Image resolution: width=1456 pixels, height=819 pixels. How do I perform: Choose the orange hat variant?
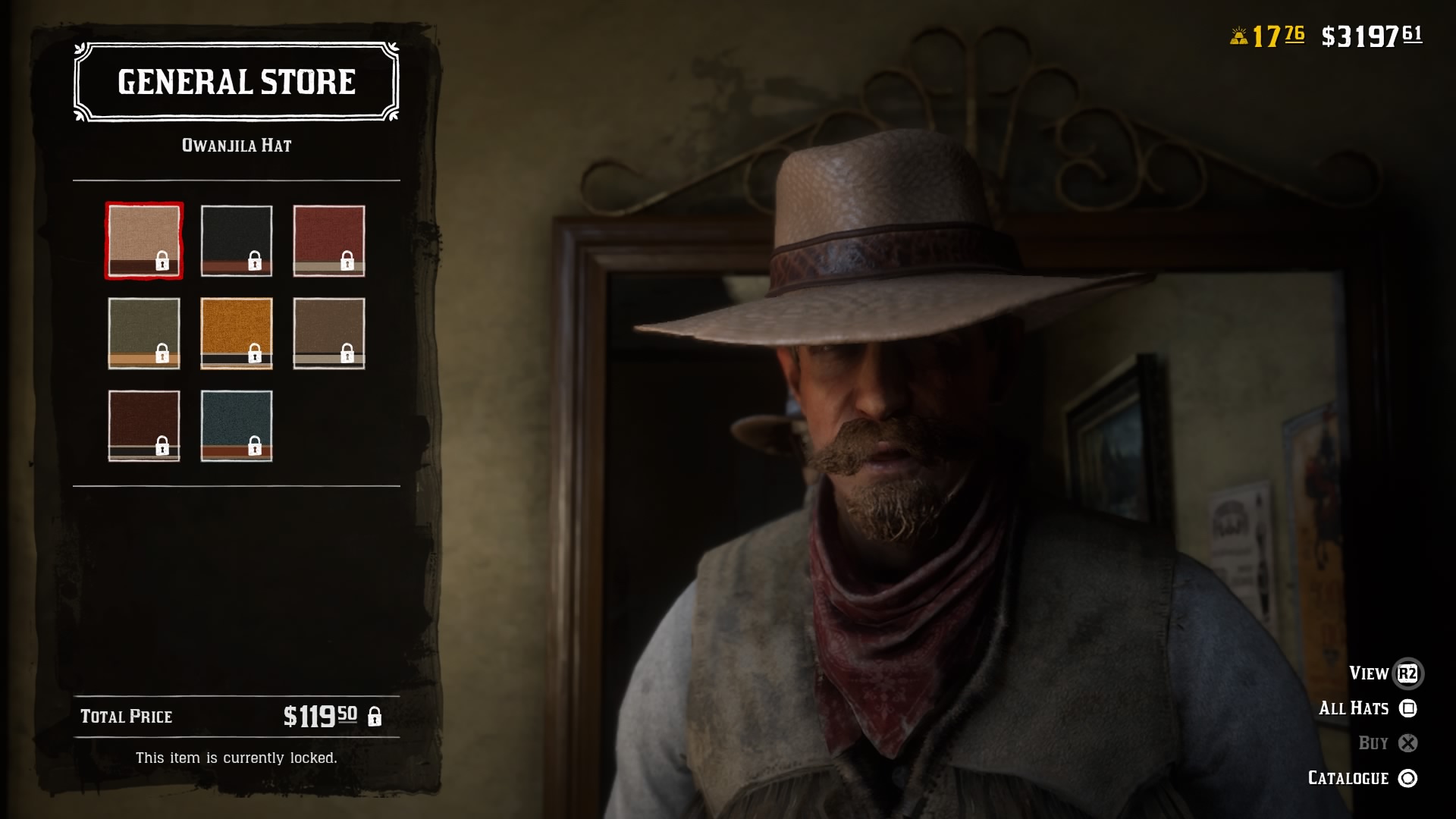(237, 332)
